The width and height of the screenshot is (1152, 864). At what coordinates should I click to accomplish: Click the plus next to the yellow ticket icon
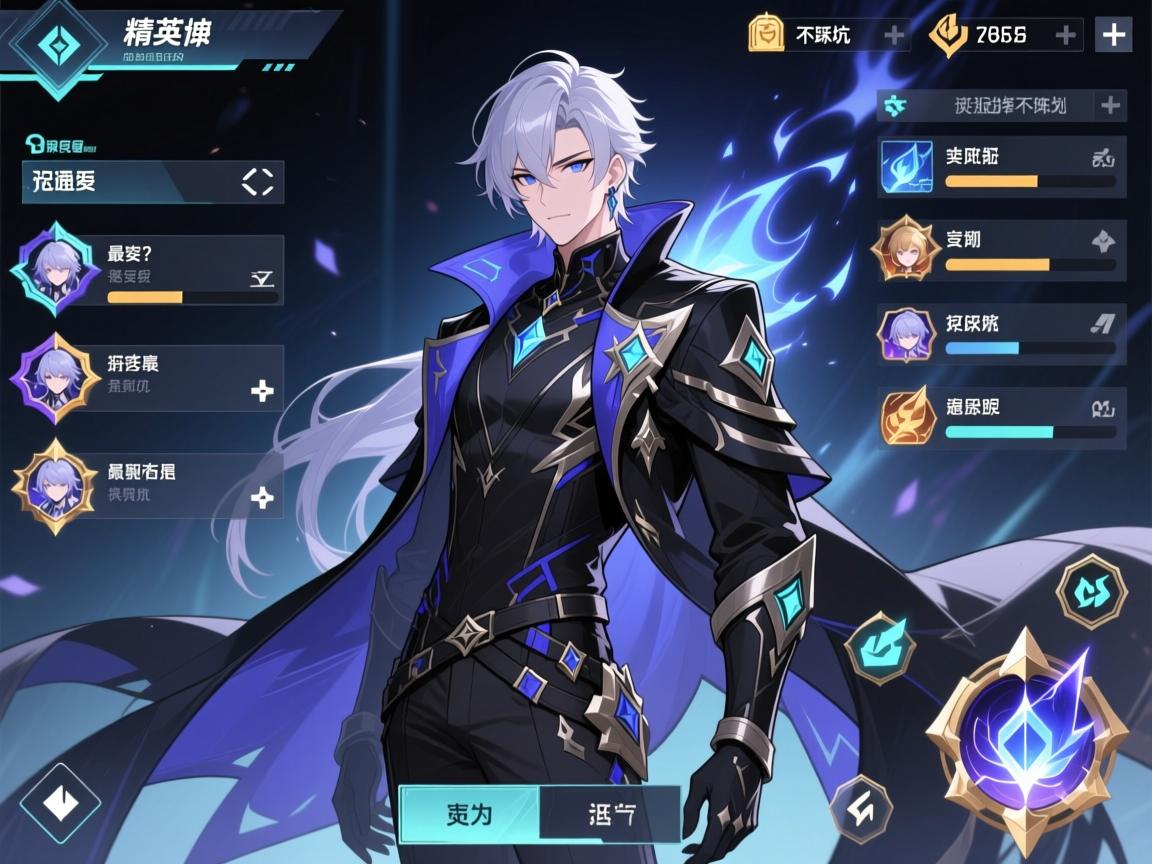click(x=894, y=35)
